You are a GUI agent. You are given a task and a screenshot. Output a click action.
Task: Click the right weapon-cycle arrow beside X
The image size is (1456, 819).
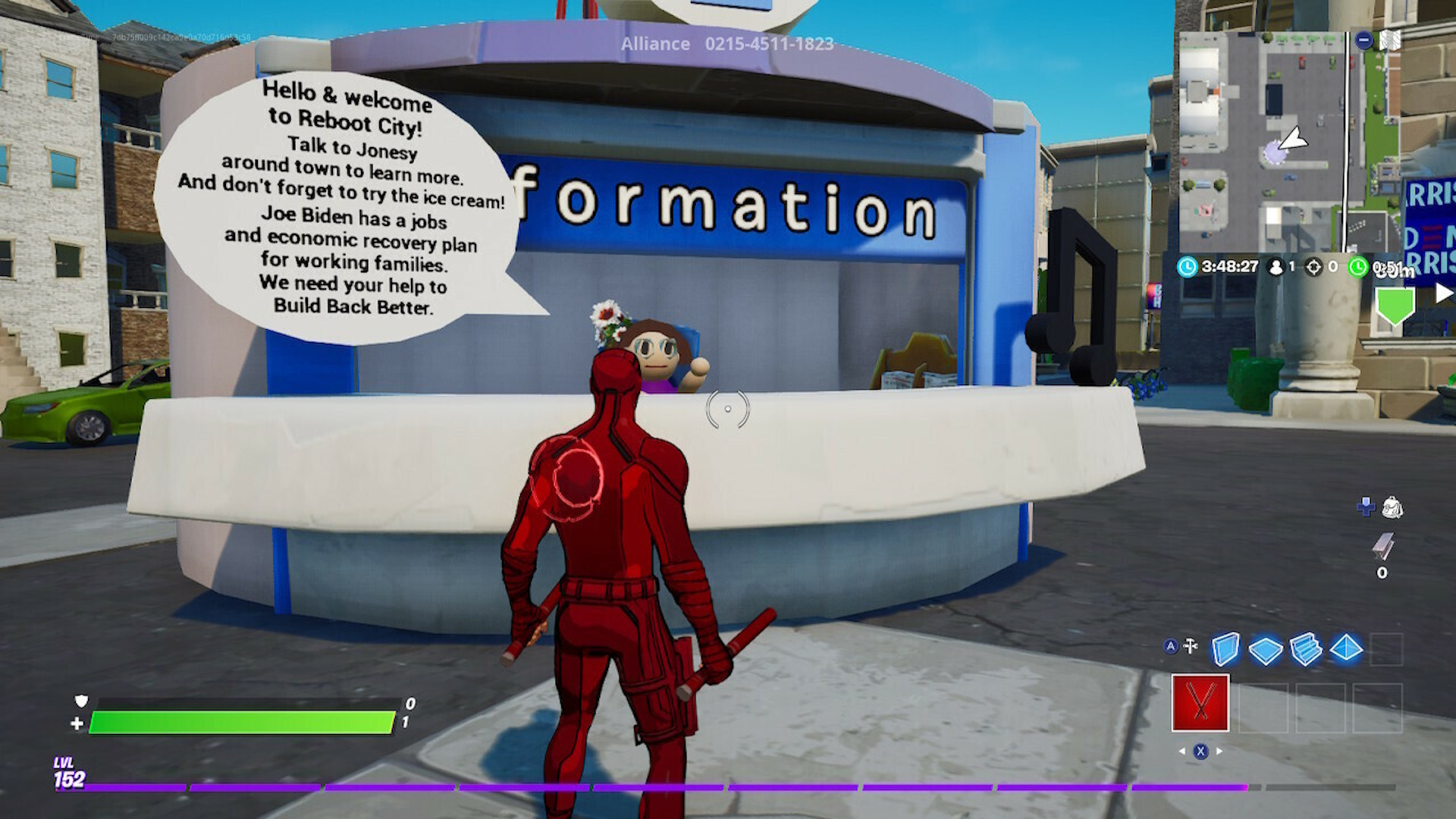click(1219, 752)
